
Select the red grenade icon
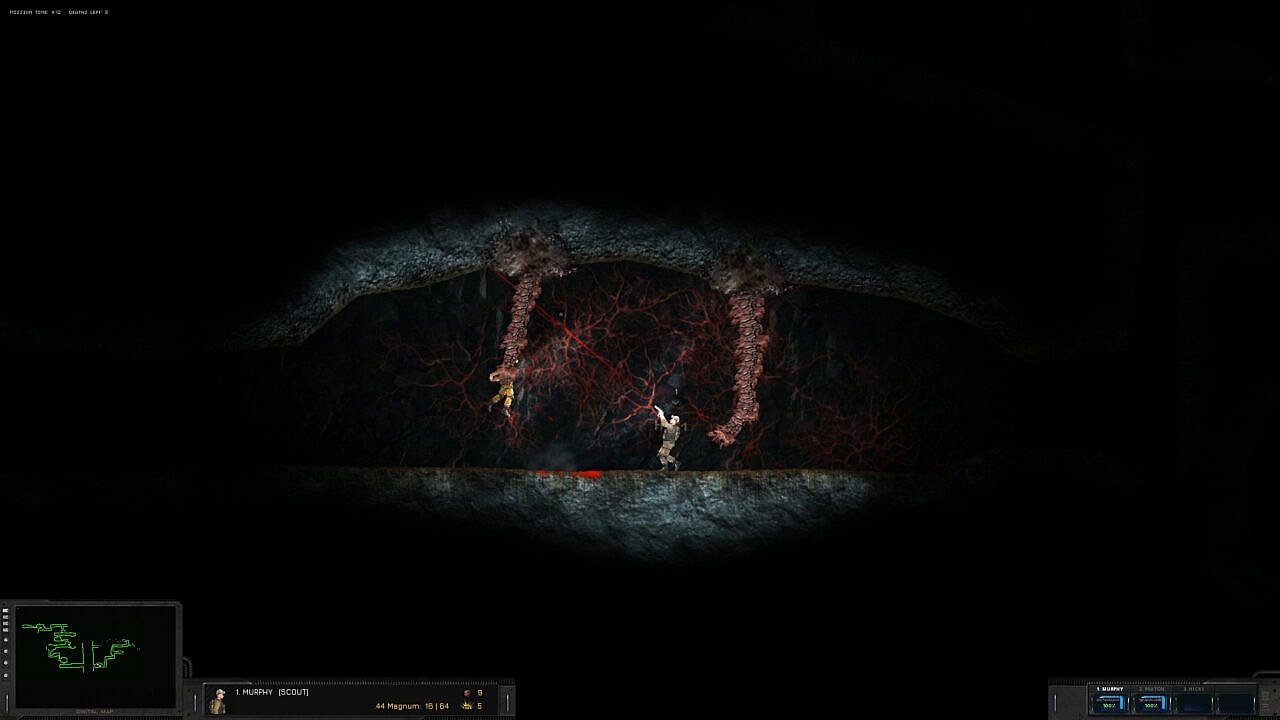(466, 692)
